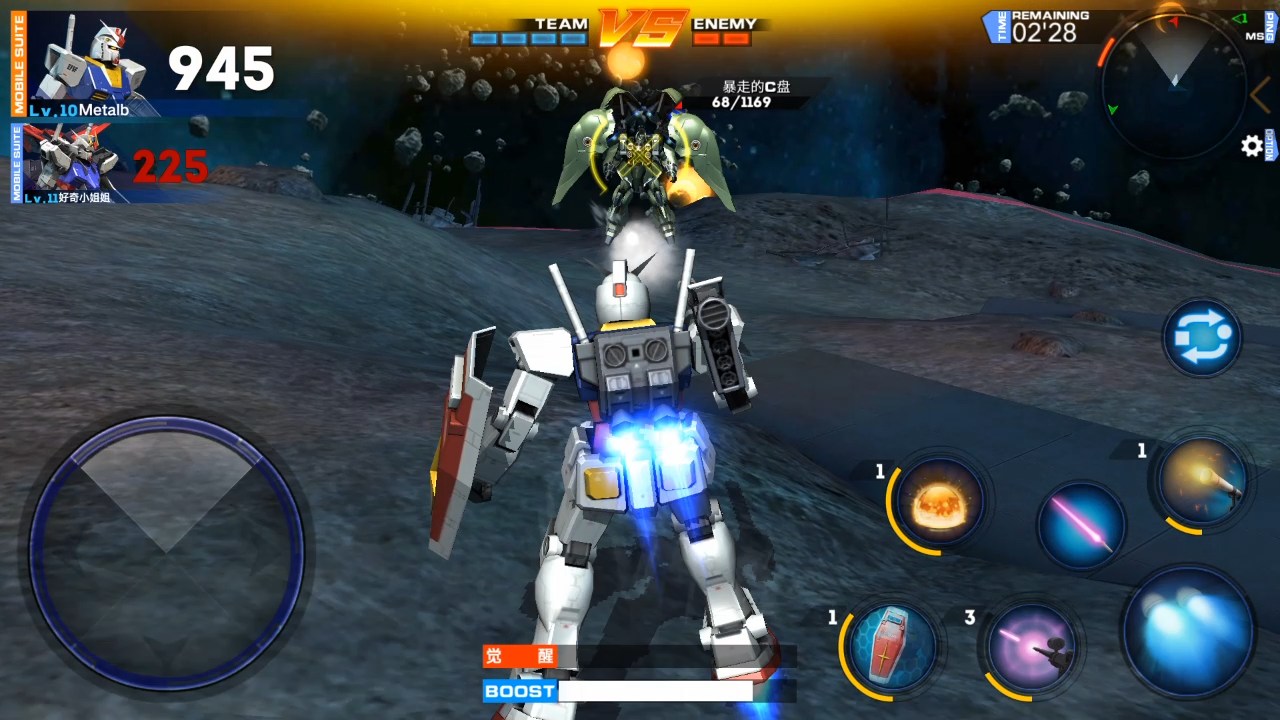The height and width of the screenshot is (720, 1280).
Task: Use the pink beam saber melee attack
Action: pyautogui.click(x=1081, y=525)
